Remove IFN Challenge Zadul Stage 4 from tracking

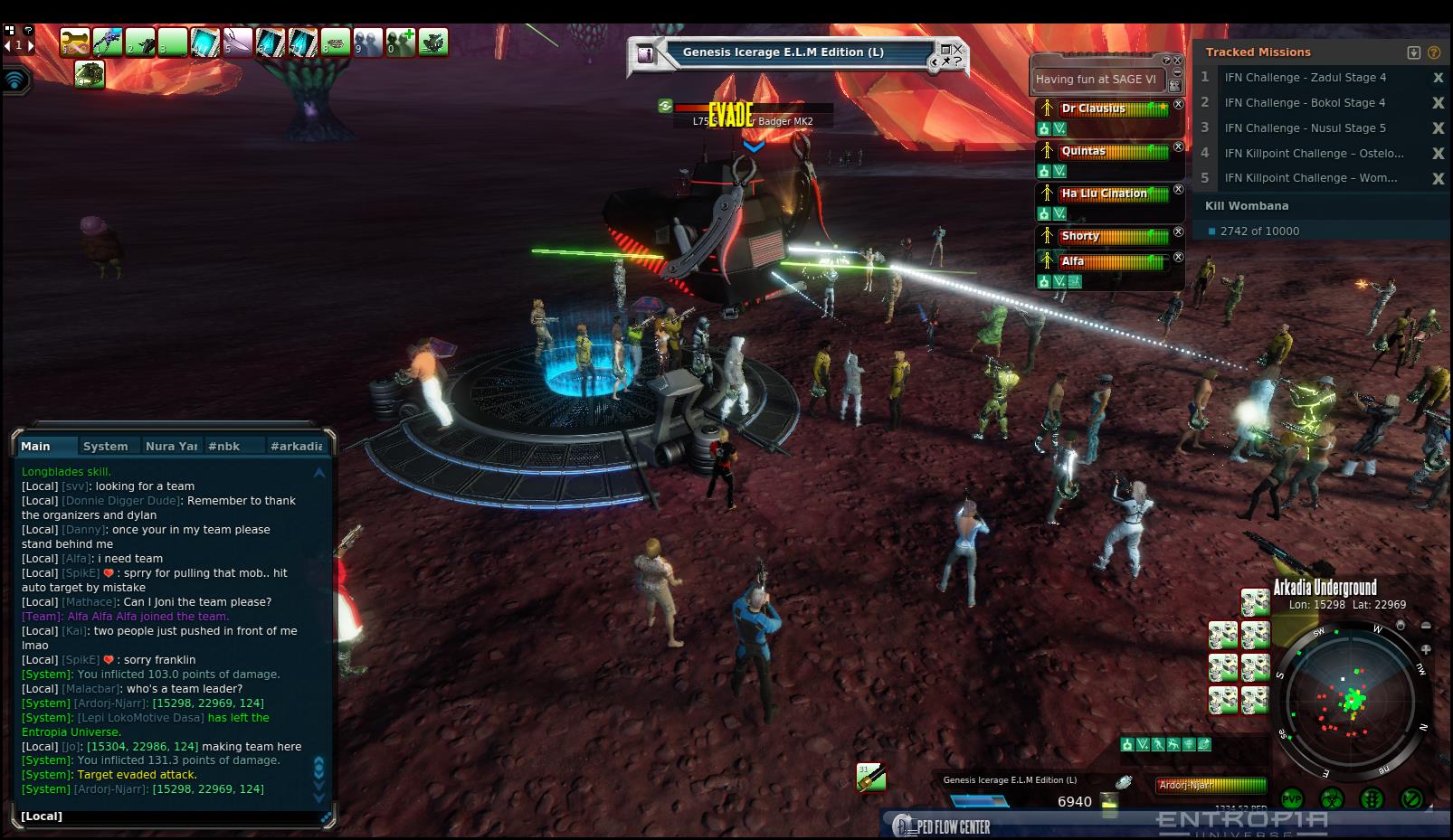click(1438, 78)
